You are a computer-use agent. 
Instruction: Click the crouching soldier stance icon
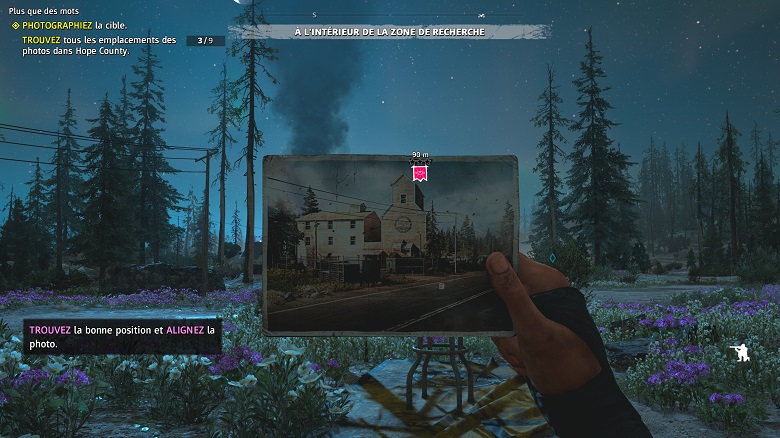pyautogui.click(x=739, y=352)
